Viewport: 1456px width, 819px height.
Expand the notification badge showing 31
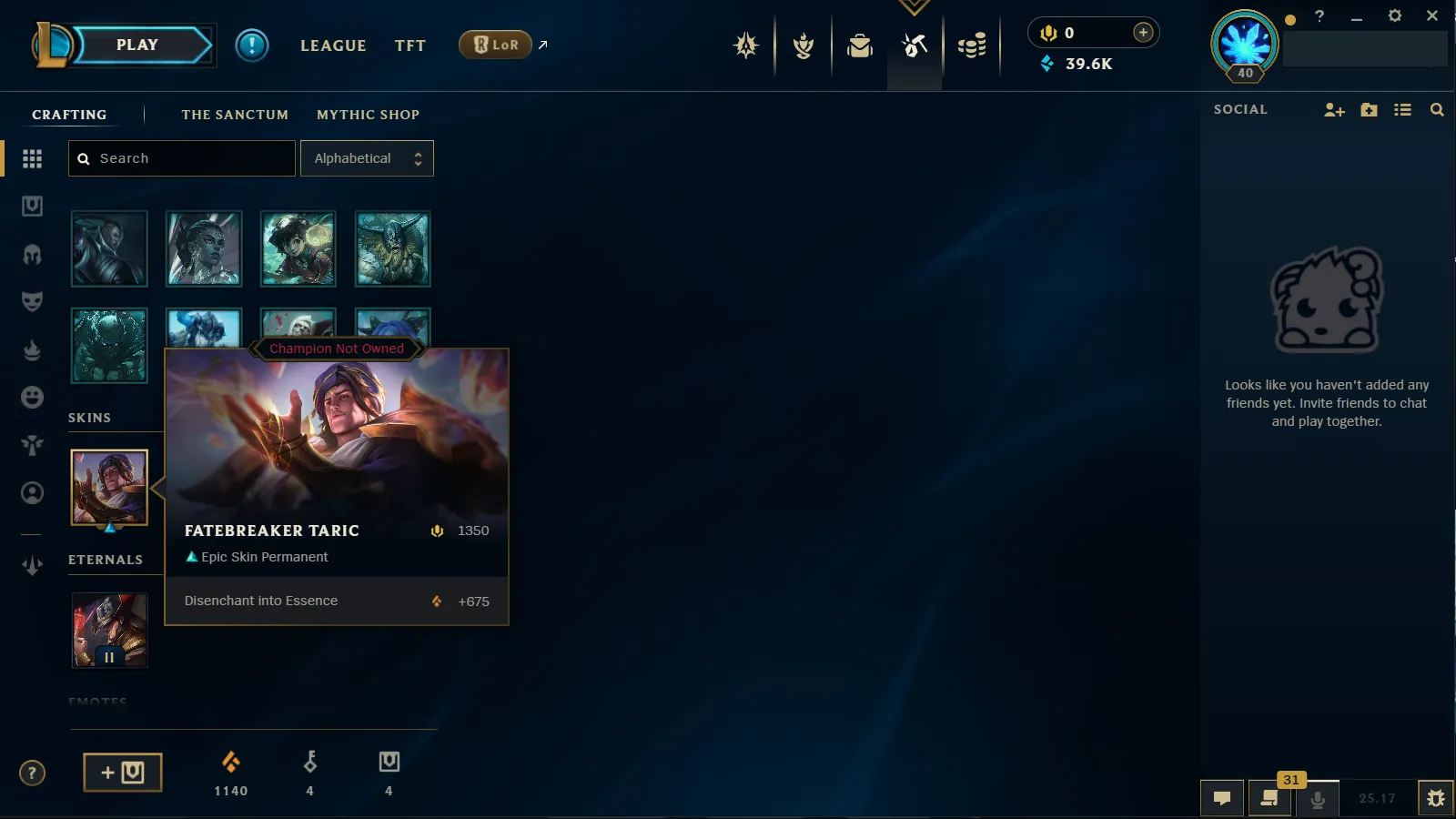(x=1290, y=780)
